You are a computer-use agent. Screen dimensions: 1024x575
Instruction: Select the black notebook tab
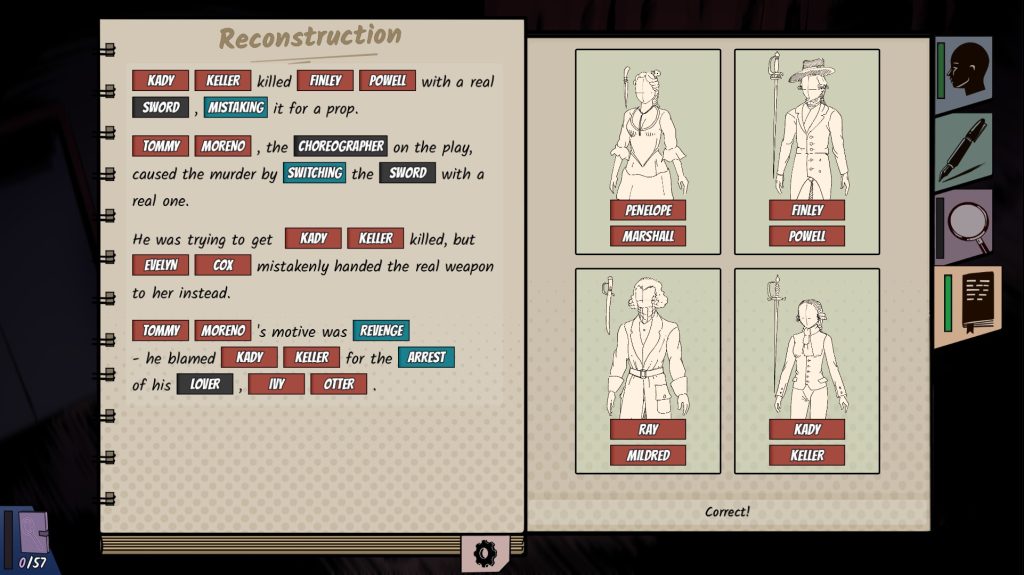(968, 305)
